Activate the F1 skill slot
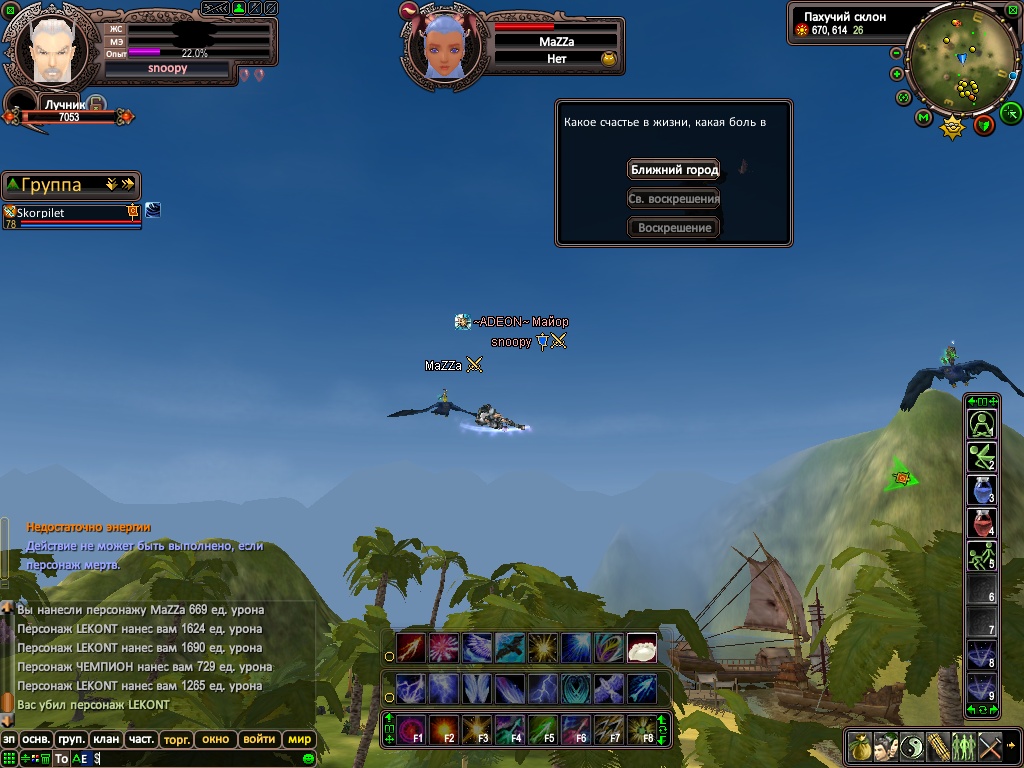 (x=410, y=728)
